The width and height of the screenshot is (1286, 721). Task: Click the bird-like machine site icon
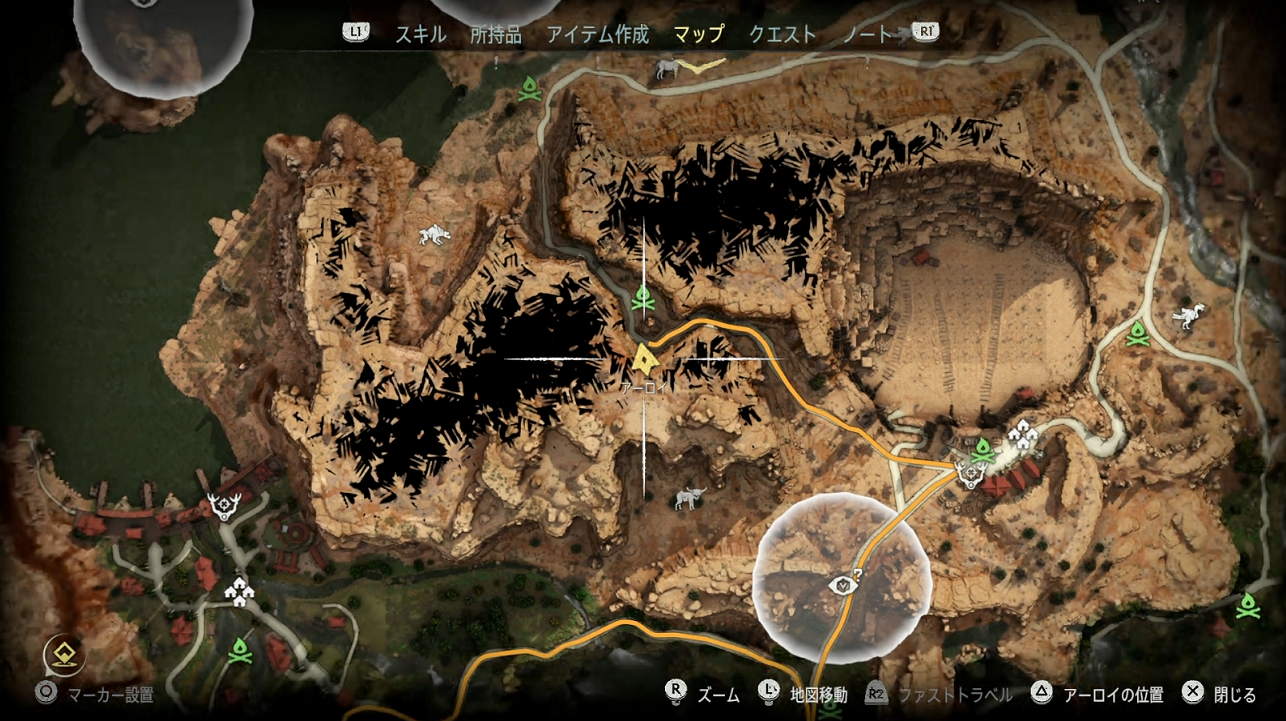pos(1190,316)
